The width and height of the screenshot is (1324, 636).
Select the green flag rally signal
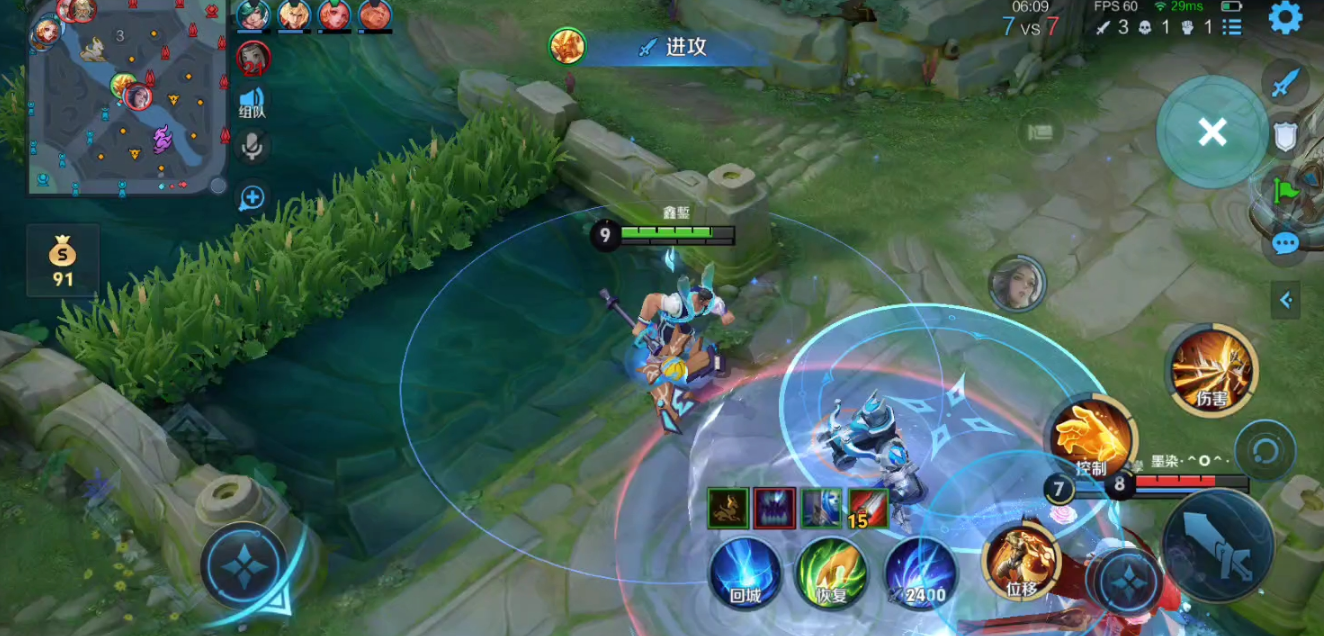tap(1285, 188)
